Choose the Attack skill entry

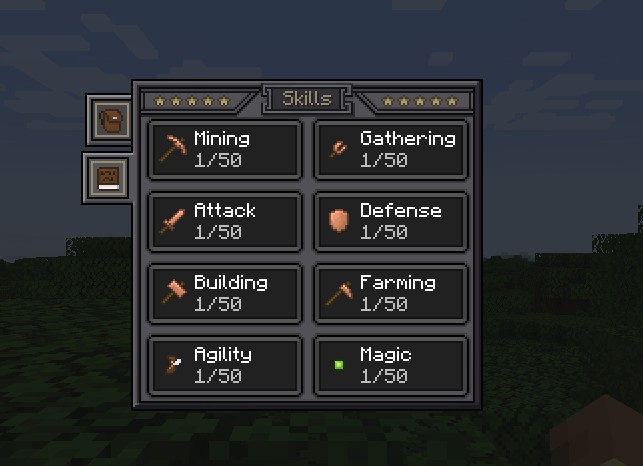224,221
